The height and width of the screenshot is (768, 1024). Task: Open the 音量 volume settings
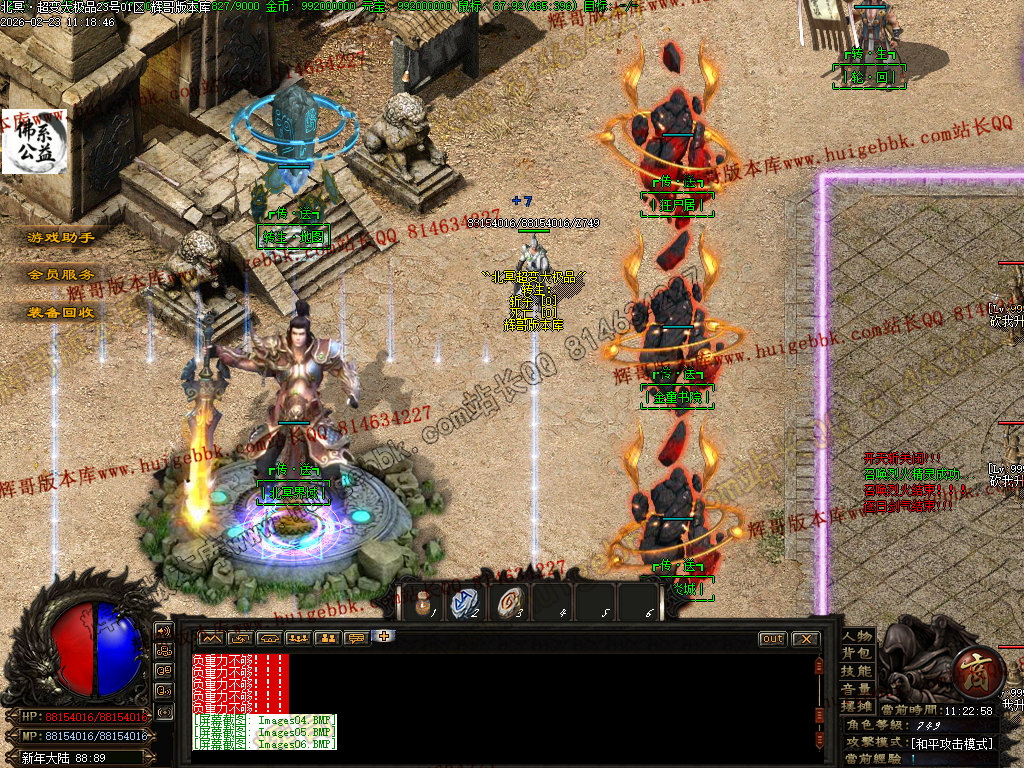click(x=857, y=689)
